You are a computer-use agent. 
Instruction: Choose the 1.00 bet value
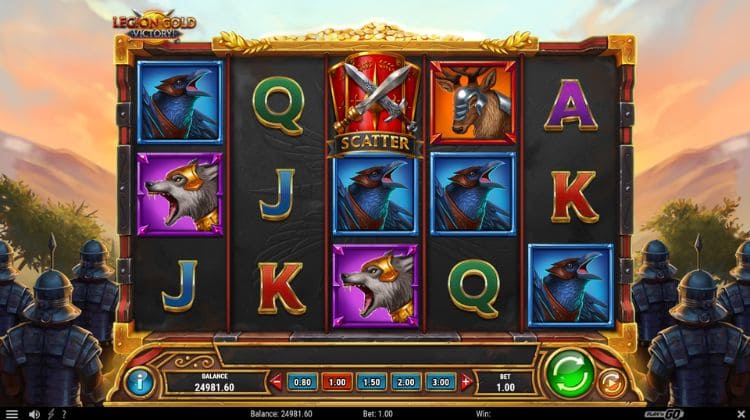point(338,381)
